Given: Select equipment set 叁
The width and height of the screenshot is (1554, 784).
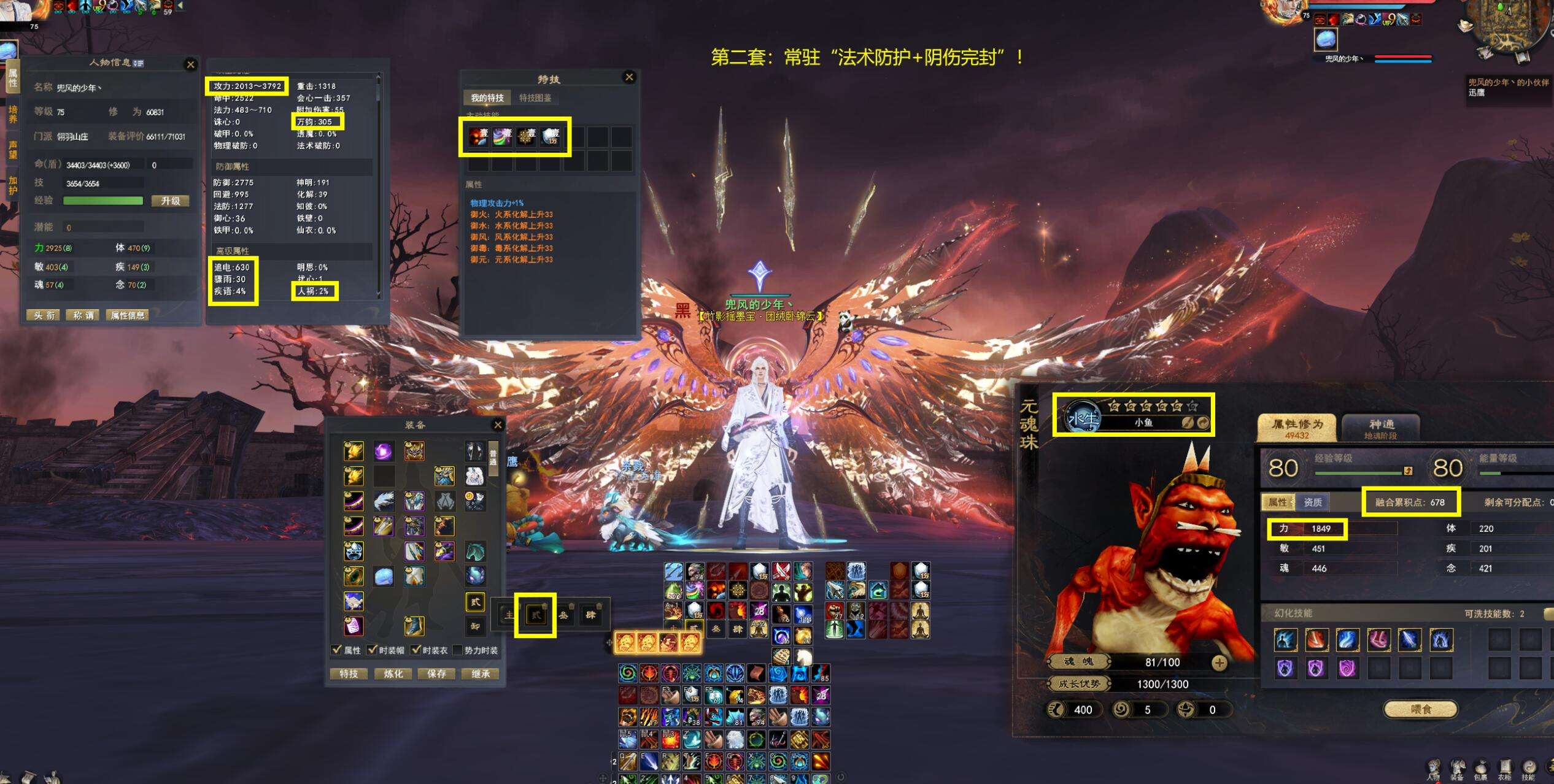Looking at the screenshot, I should coord(563,614).
